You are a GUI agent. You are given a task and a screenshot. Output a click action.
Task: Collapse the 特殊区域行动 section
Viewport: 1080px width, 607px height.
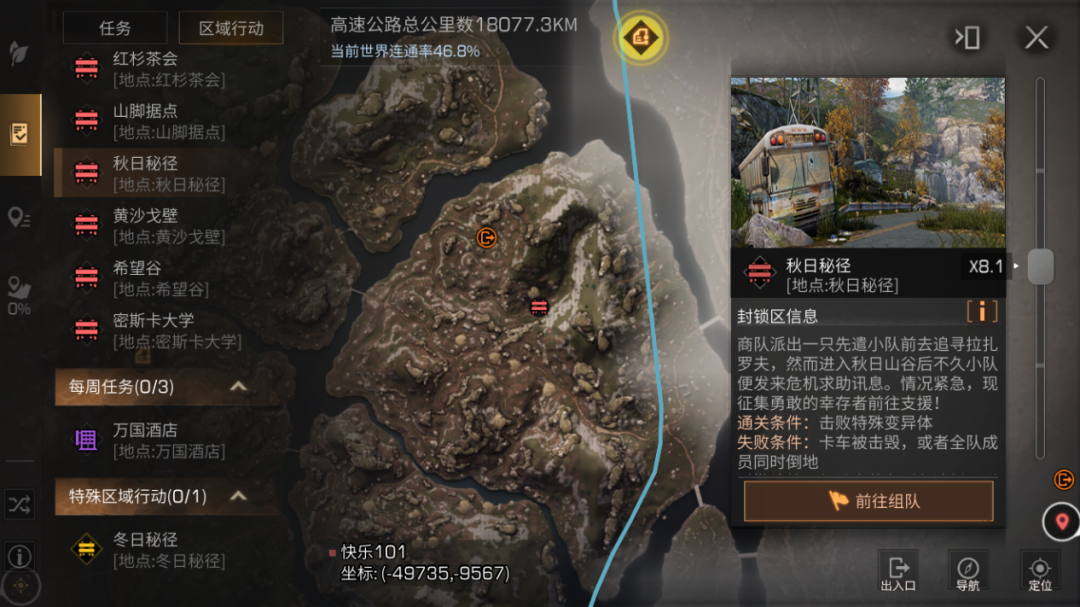coord(238,495)
